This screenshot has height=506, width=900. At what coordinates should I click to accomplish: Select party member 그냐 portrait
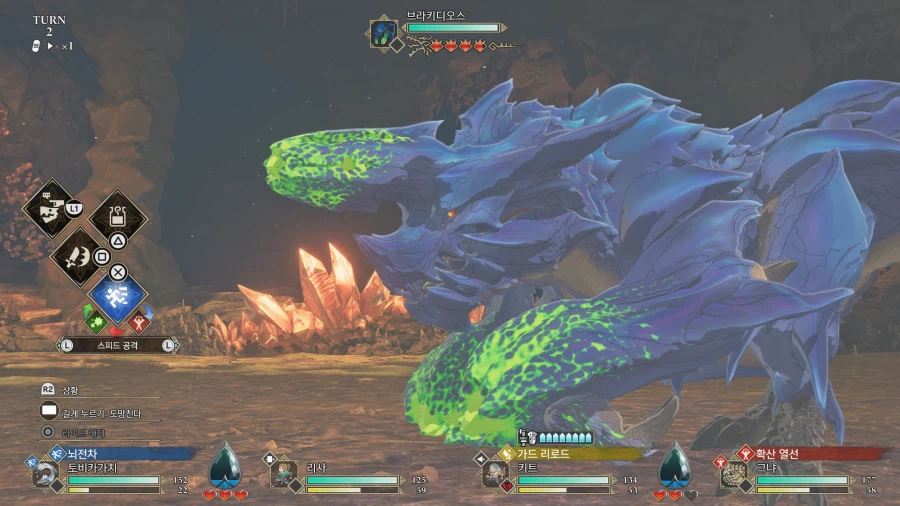(734, 474)
